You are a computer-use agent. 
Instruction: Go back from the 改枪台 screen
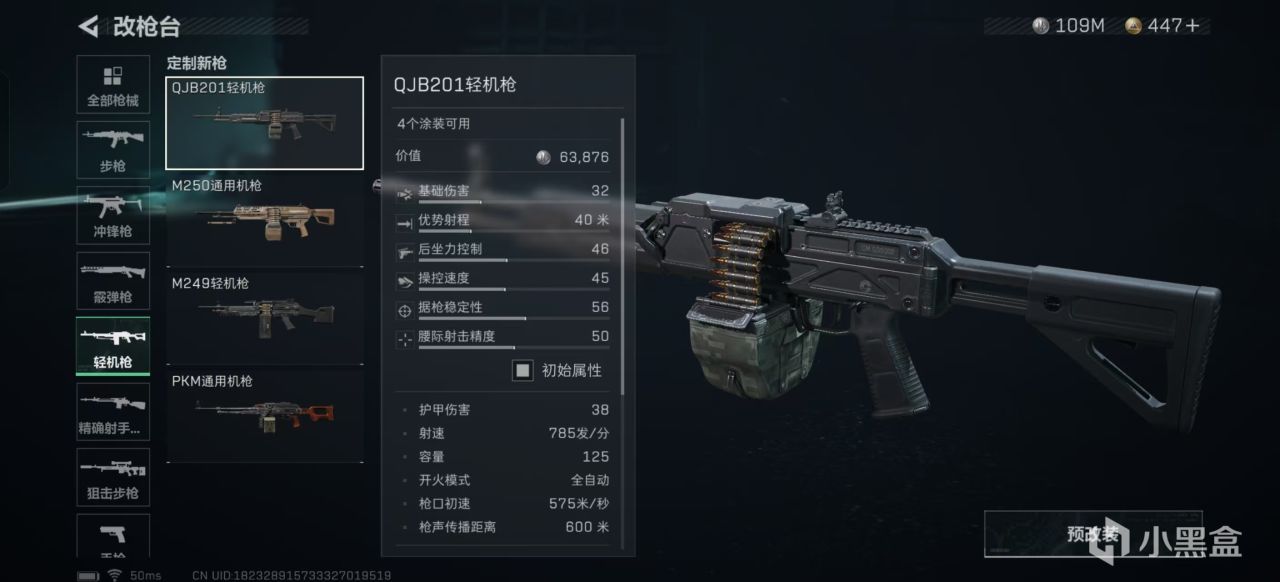[89, 26]
